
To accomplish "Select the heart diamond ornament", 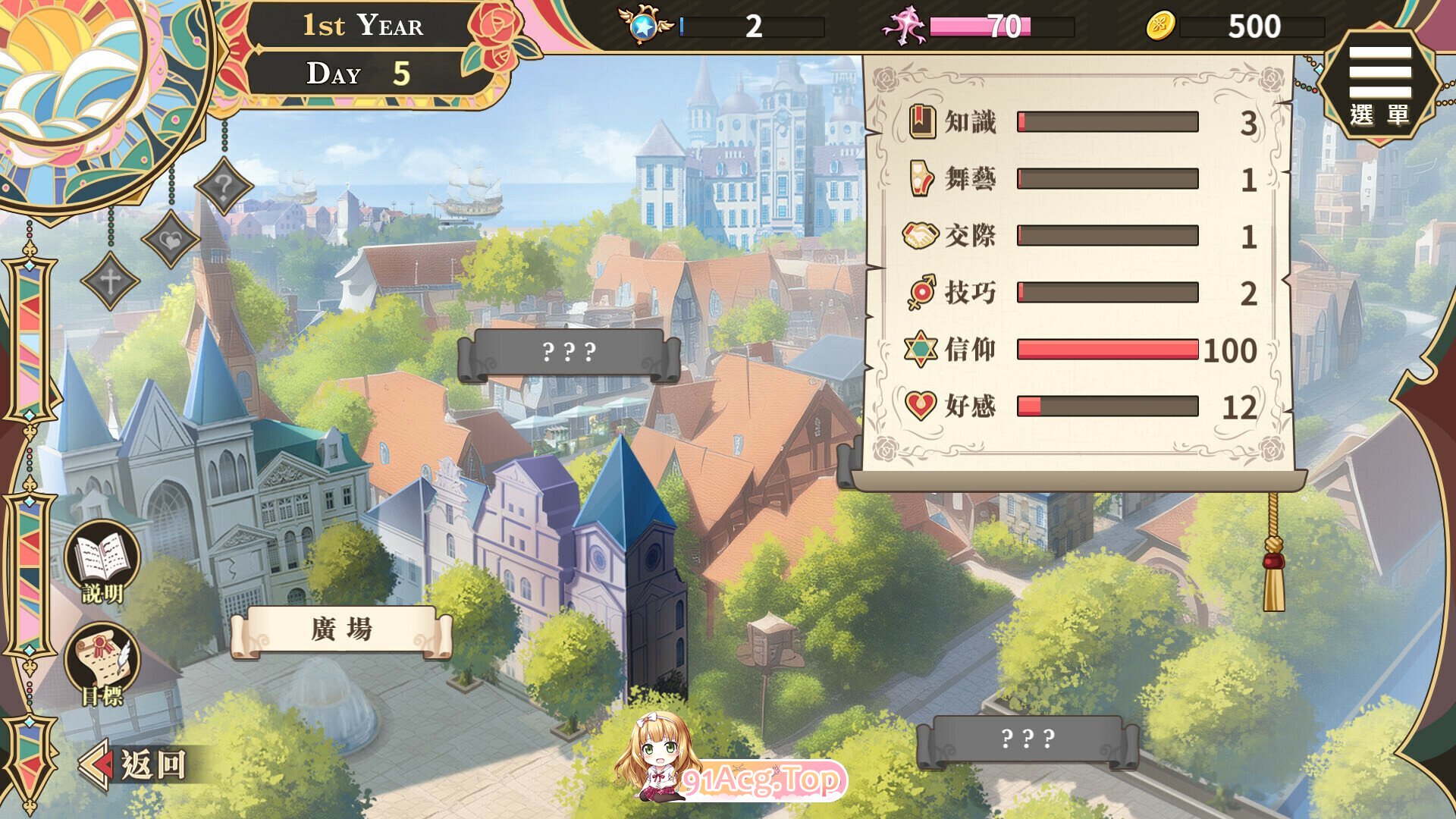I will 171,240.
